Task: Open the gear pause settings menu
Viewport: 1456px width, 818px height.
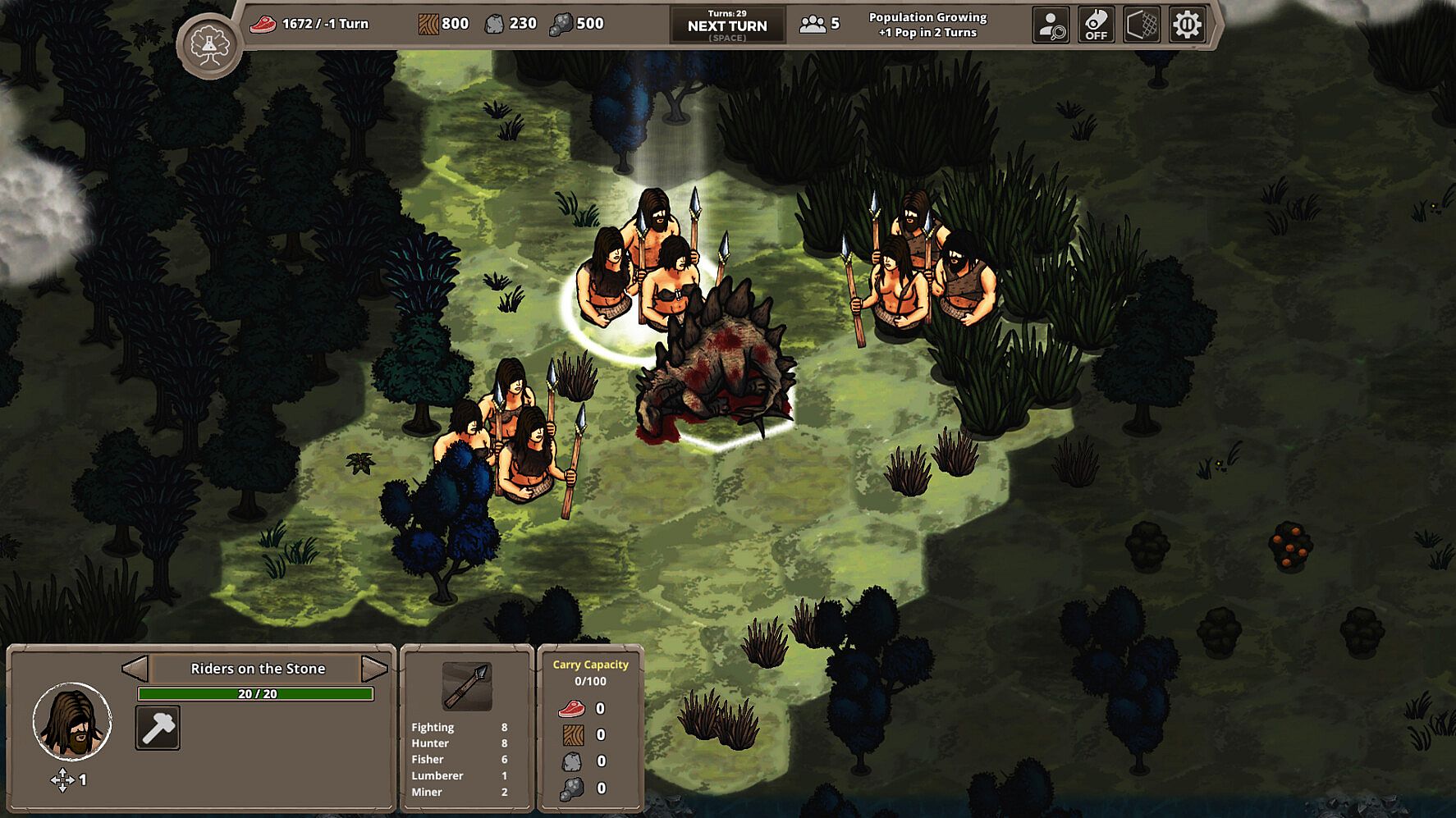Action: [x=1187, y=25]
